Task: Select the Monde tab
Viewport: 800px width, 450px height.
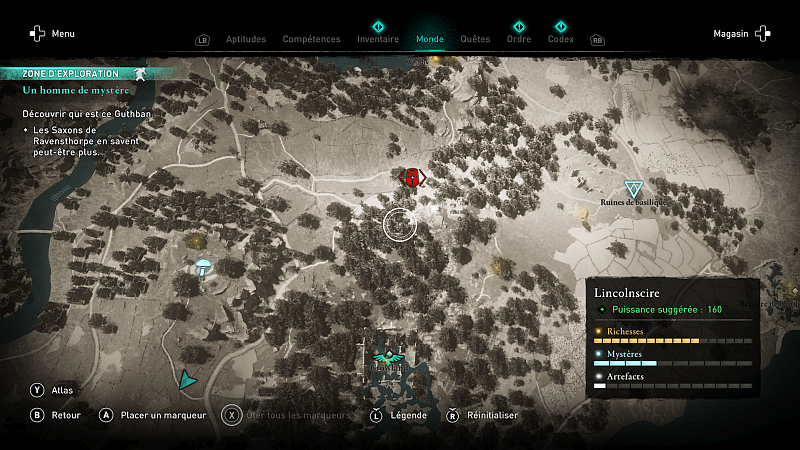Action: point(430,39)
